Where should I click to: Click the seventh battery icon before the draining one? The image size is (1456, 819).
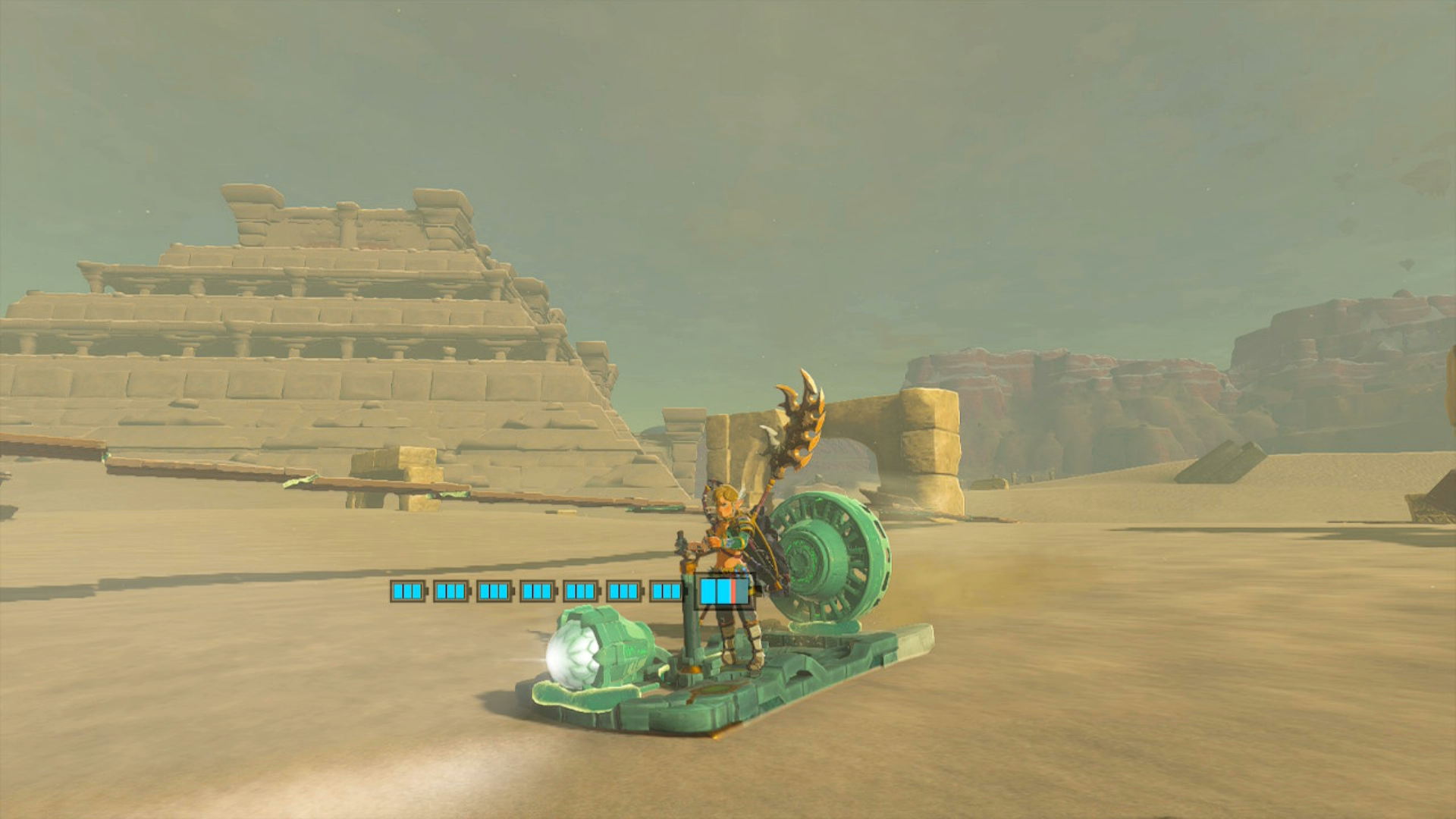(666, 592)
